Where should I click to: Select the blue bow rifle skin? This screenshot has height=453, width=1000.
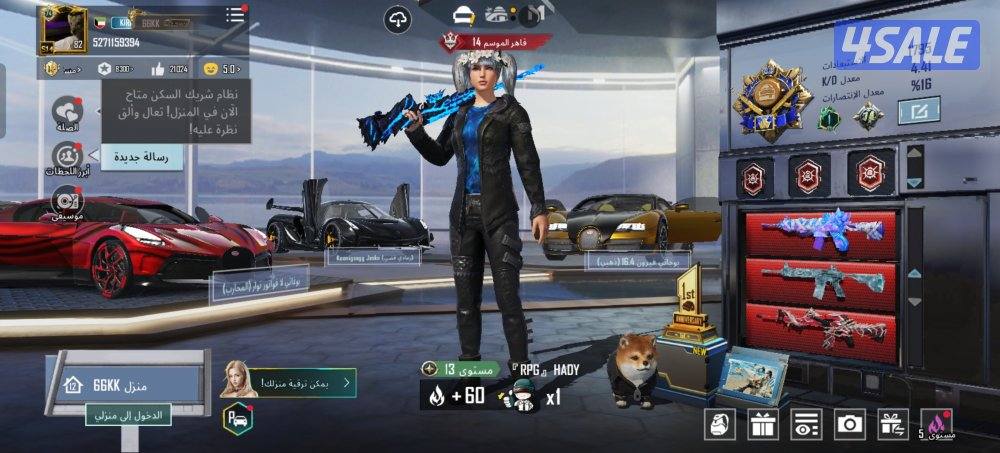(x=820, y=232)
